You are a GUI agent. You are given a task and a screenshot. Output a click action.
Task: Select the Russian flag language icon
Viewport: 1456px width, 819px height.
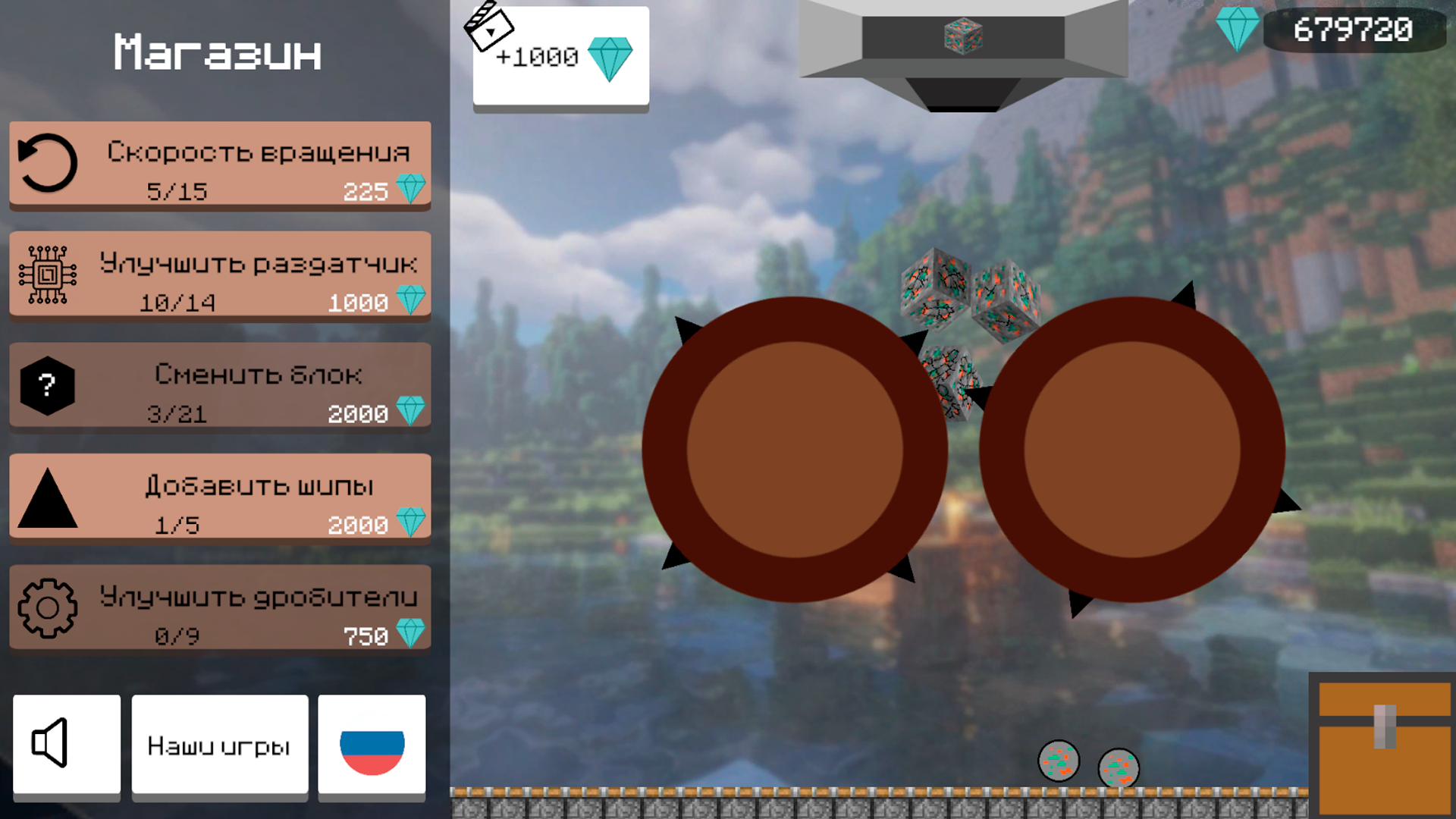pos(371,745)
